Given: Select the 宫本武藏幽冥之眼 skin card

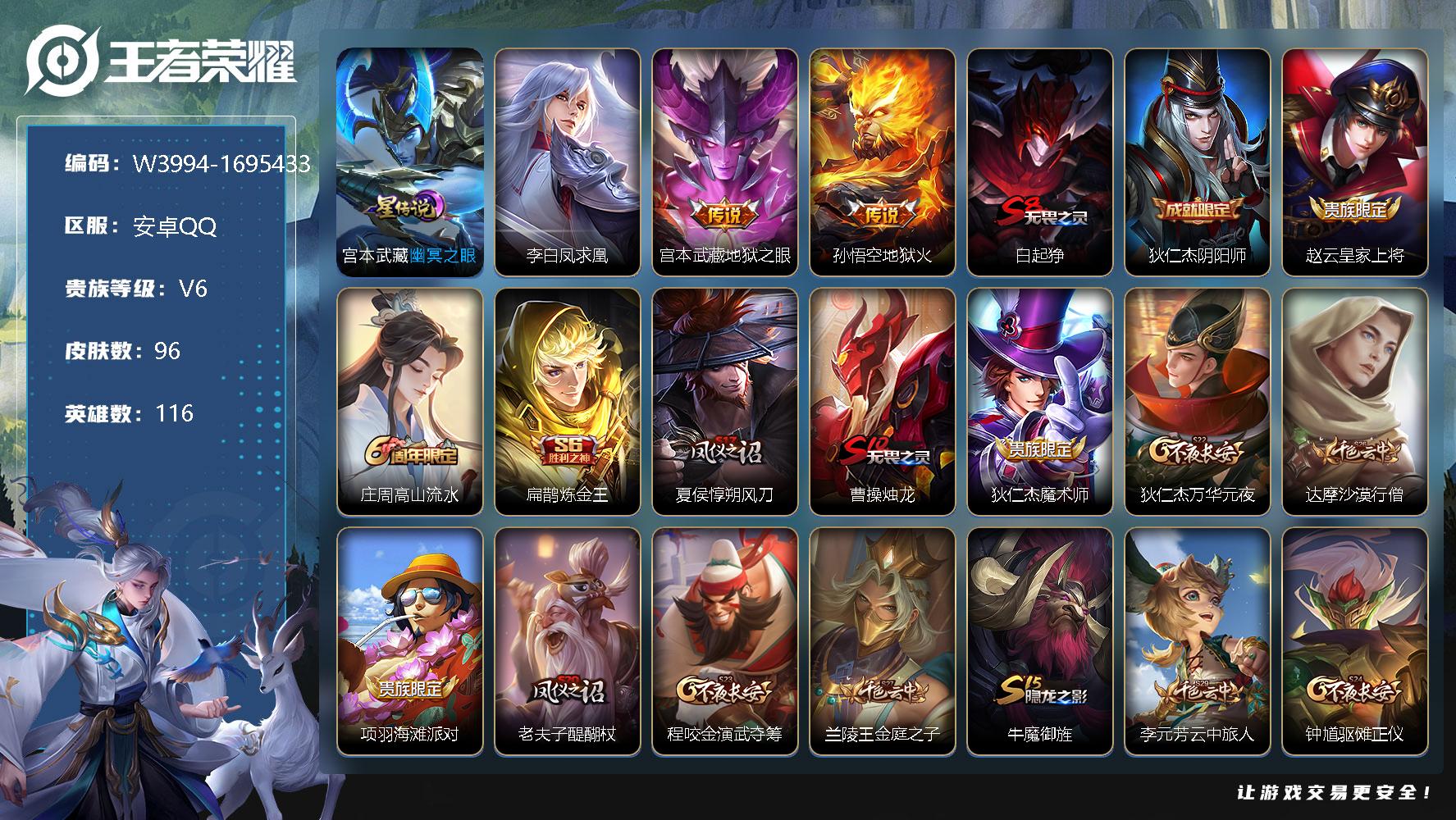Looking at the screenshot, I should coord(409,162).
